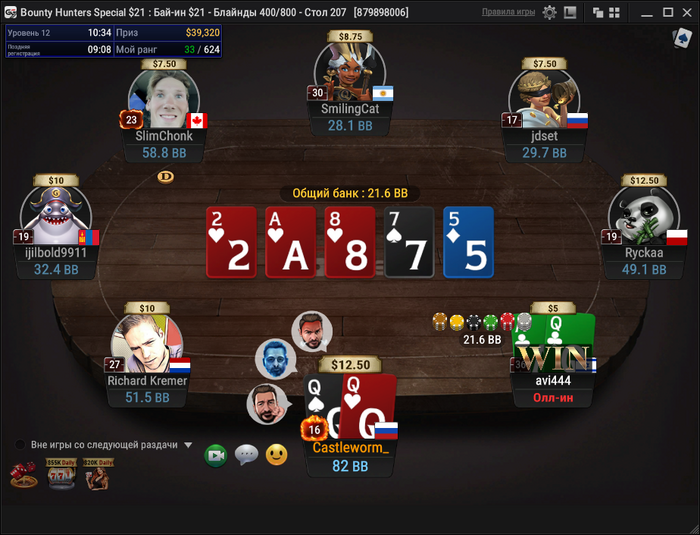700x535 pixels.
Task: Switch to cascaded table windows view
Action: (597, 13)
